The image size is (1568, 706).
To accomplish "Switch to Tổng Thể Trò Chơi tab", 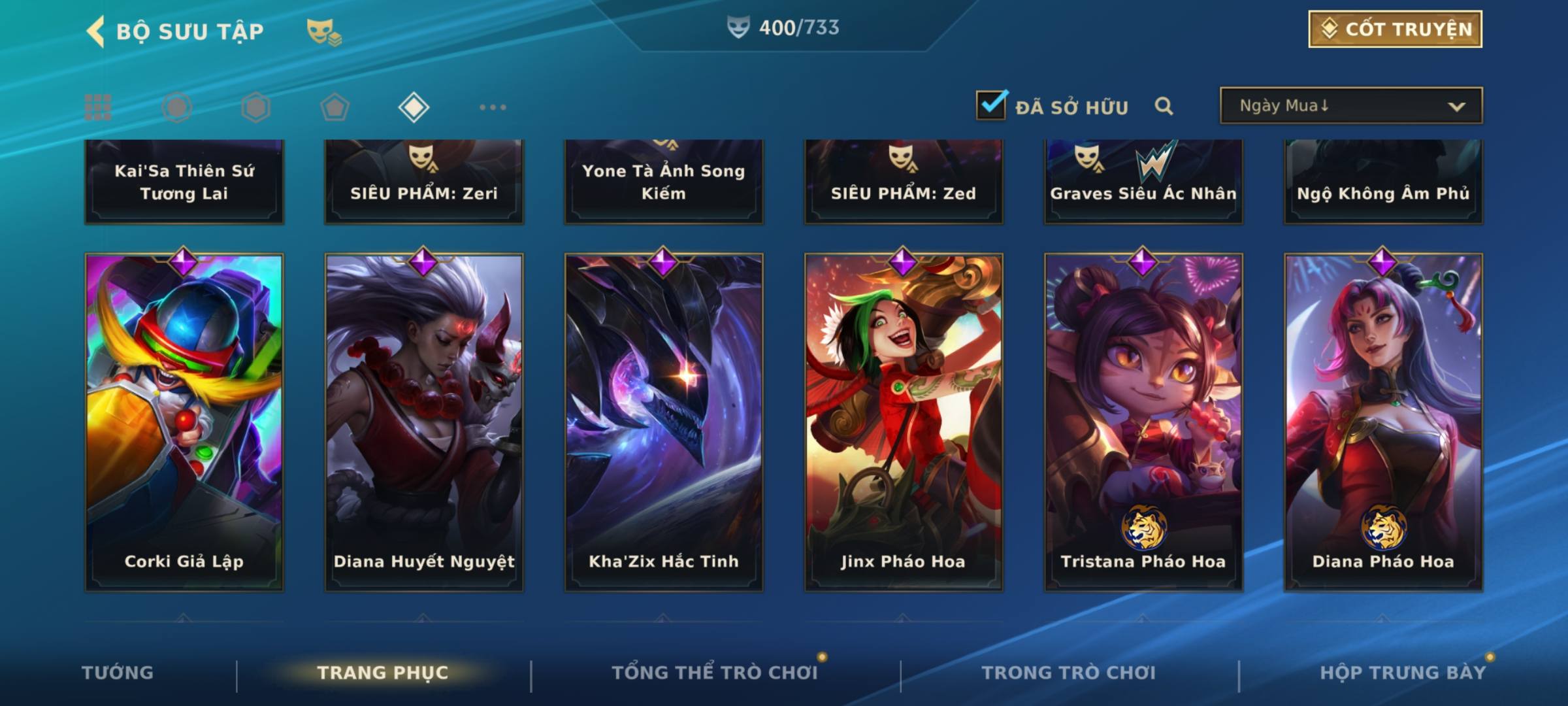I will [715, 673].
